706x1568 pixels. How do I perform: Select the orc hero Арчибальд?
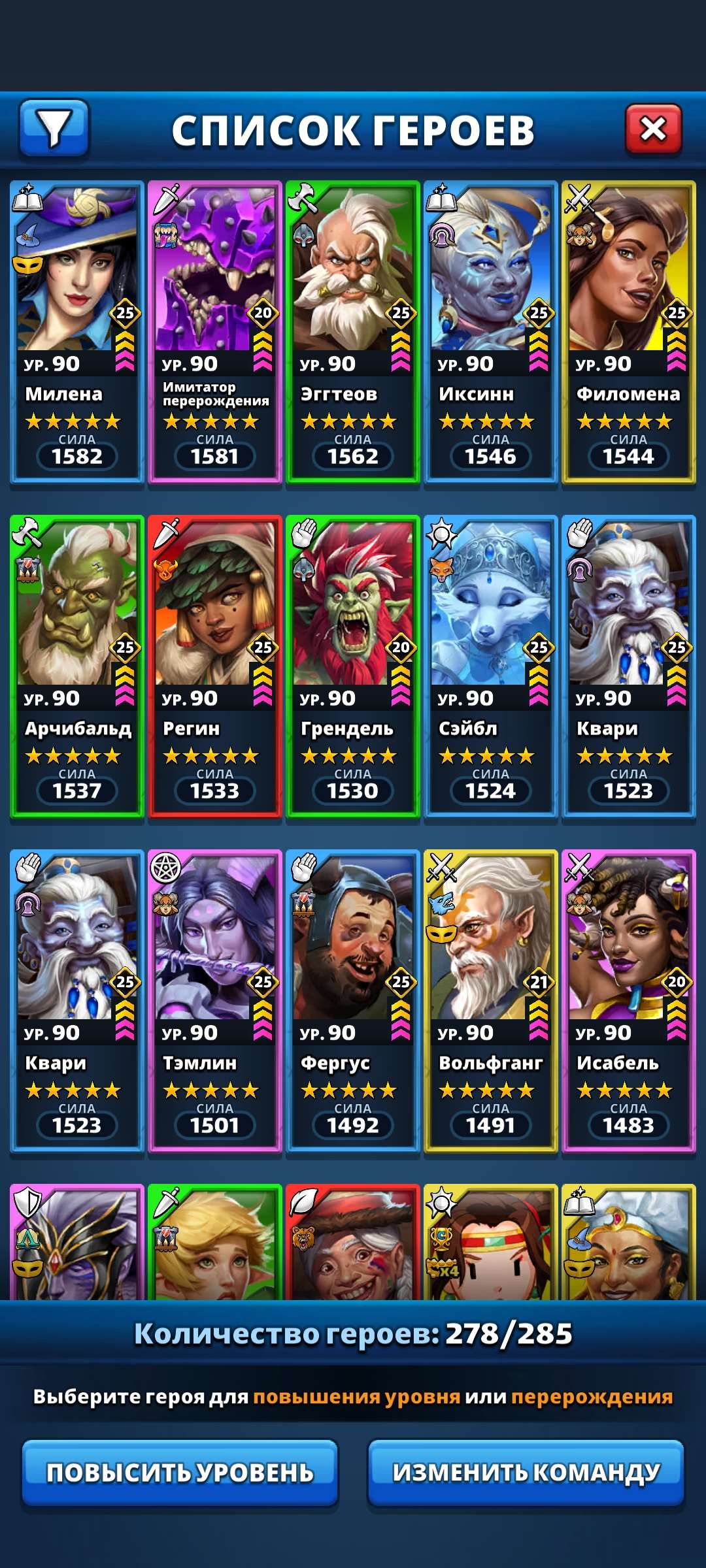pos(77,666)
